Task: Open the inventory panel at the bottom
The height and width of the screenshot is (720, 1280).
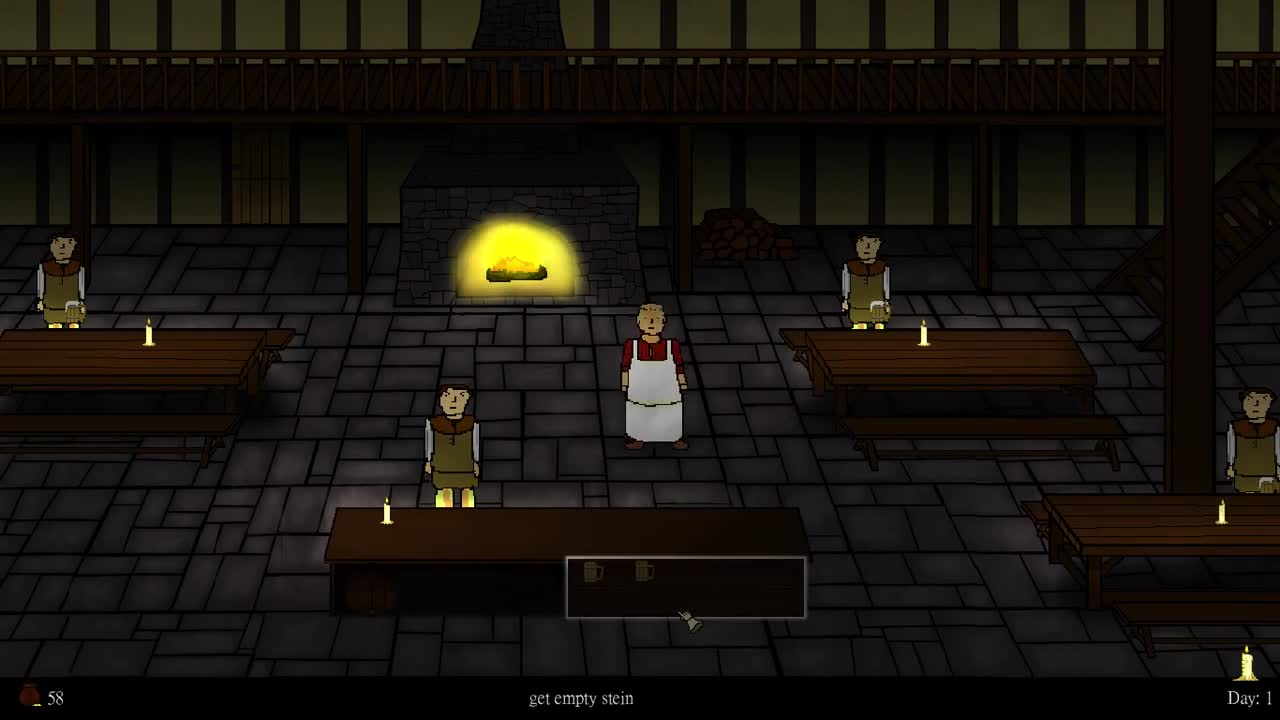Action: 686,588
